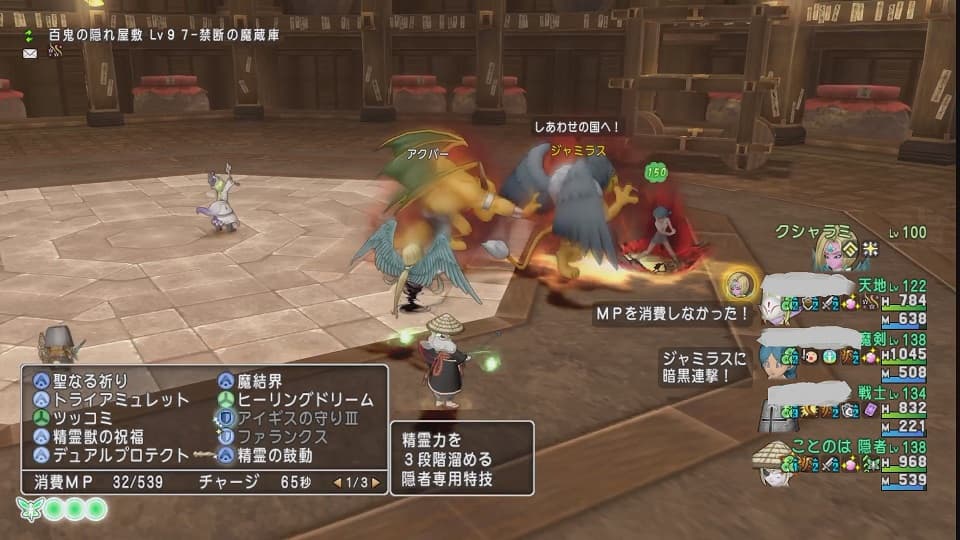Image resolution: width=960 pixels, height=540 pixels.
Task: Open the mail envelope icon
Action: (30, 53)
